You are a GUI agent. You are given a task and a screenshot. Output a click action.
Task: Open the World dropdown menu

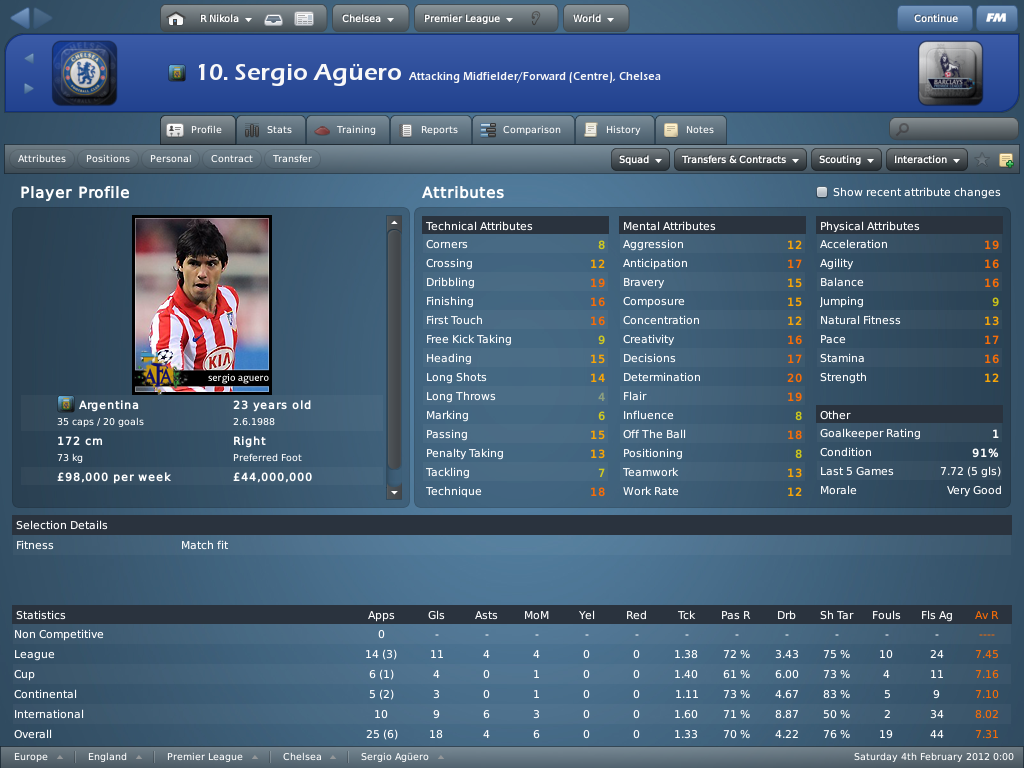pos(595,18)
